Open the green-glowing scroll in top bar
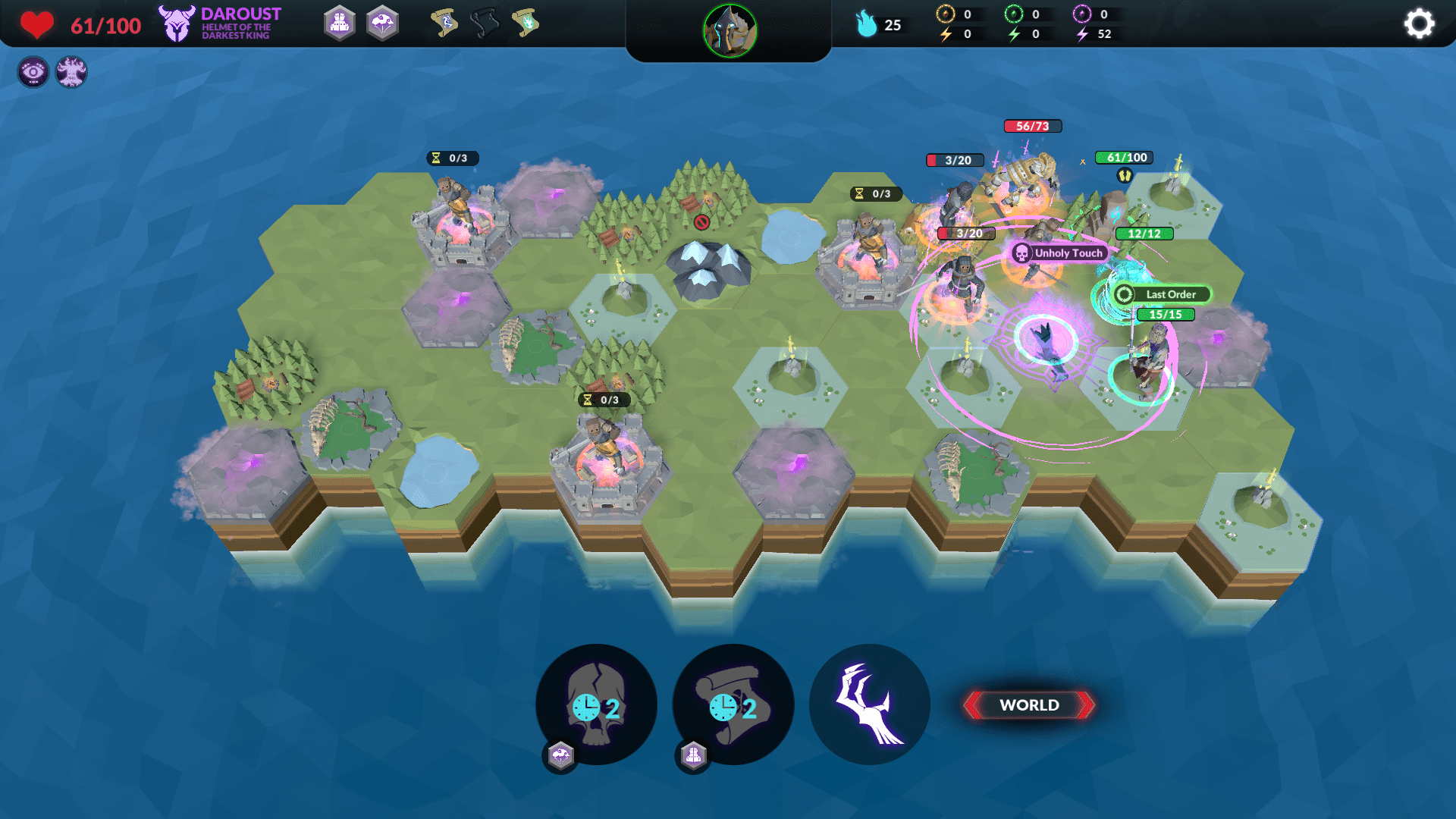The image size is (1456, 819). point(526,24)
